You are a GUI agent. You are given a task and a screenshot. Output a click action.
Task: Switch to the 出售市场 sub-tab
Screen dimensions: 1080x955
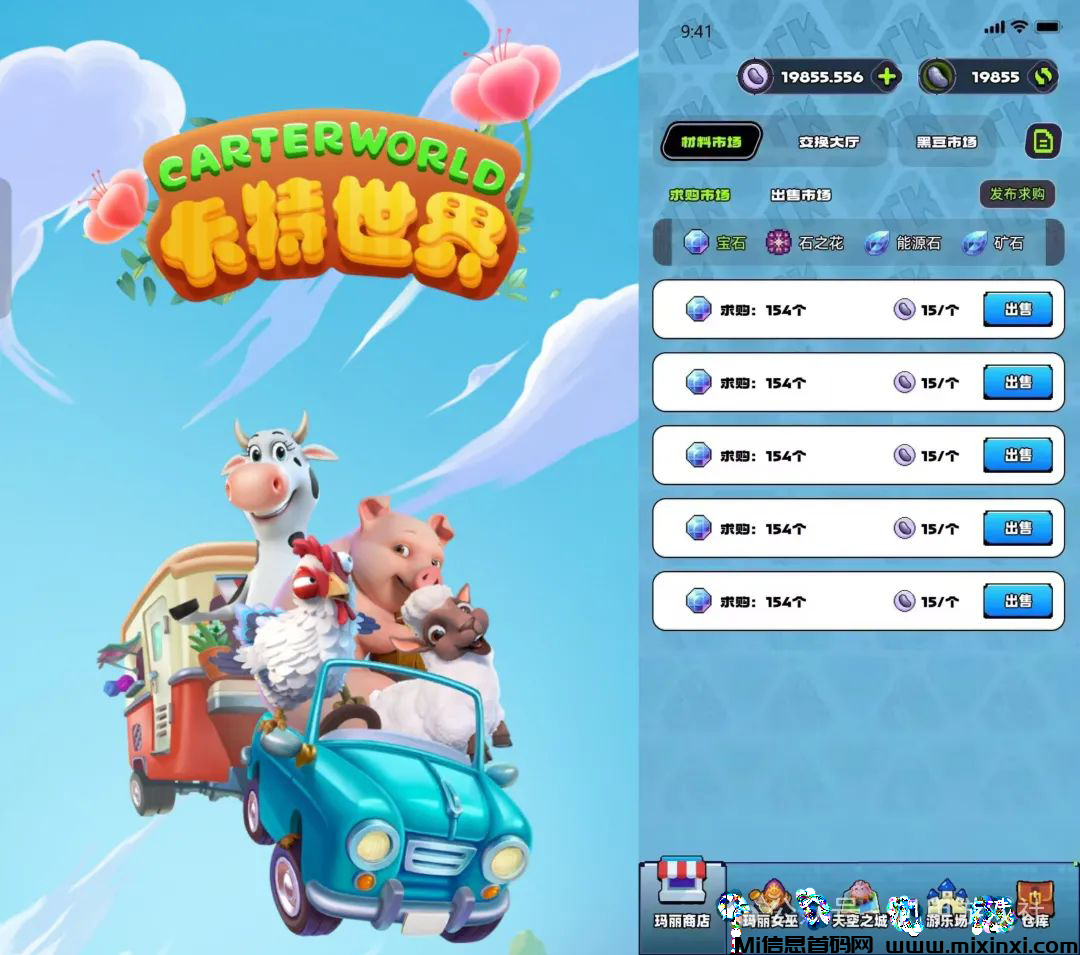(800, 195)
